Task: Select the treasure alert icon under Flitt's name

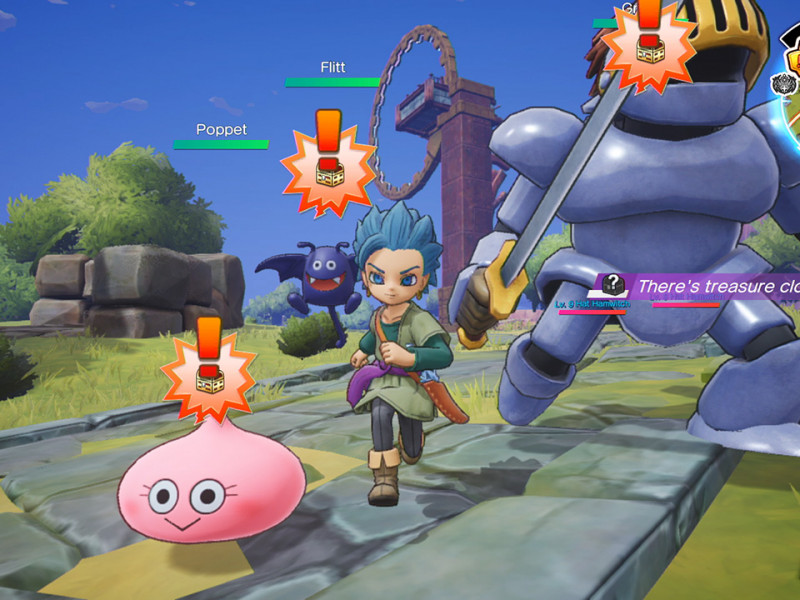Action: click(x=327, y=159)
